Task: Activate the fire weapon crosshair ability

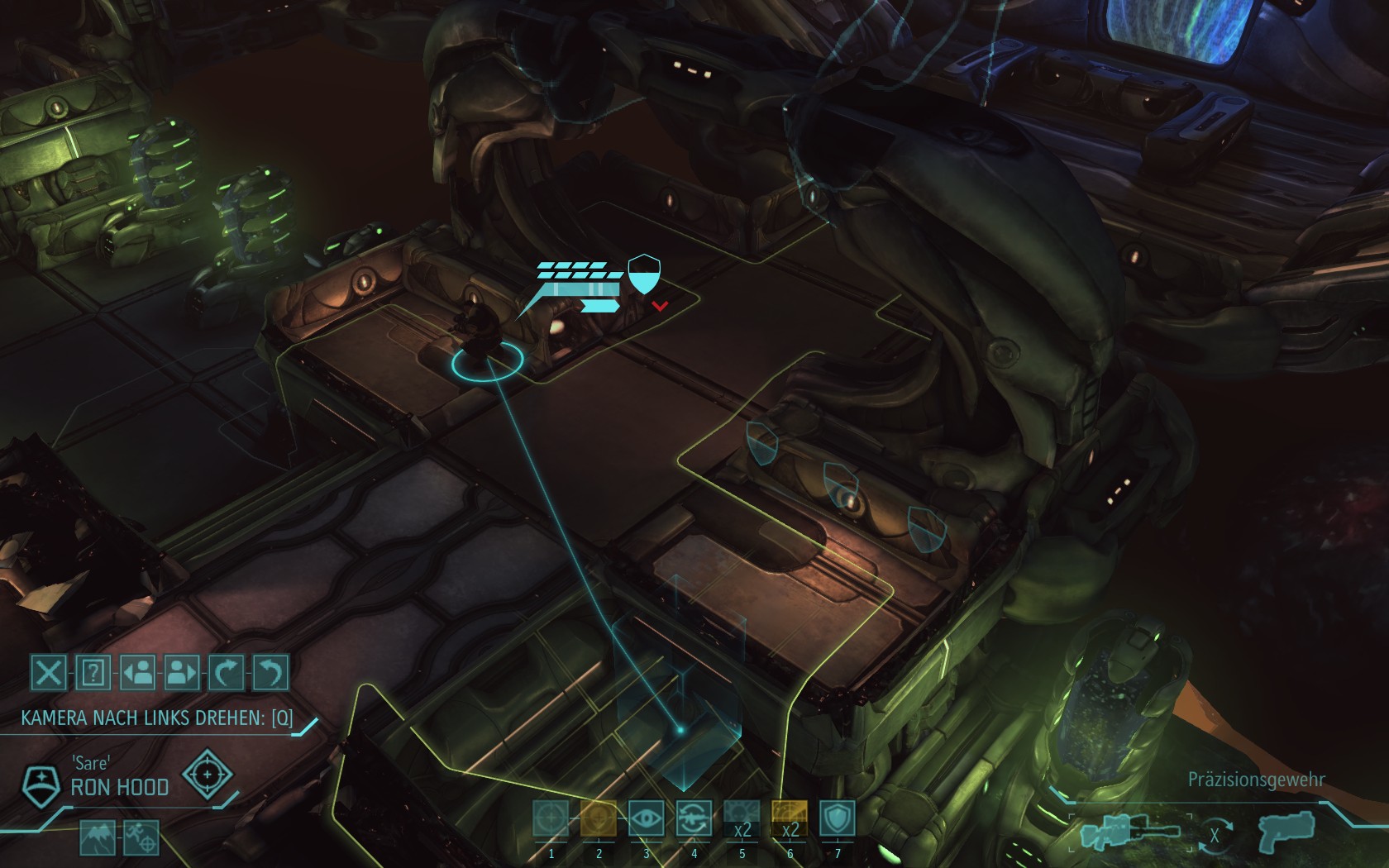Action: point(551,818)
